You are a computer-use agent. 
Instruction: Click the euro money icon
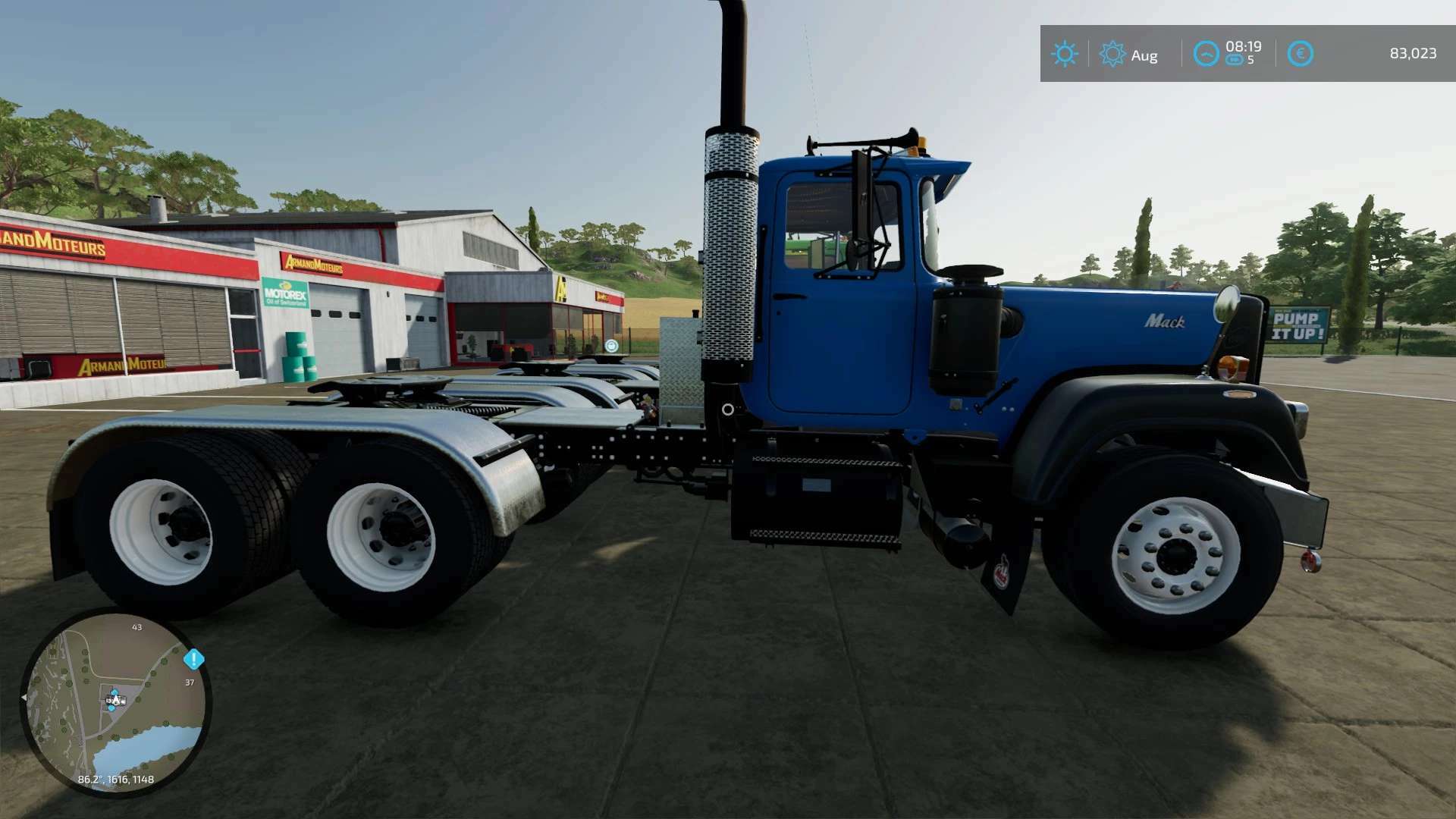(x=1300, y=54)
